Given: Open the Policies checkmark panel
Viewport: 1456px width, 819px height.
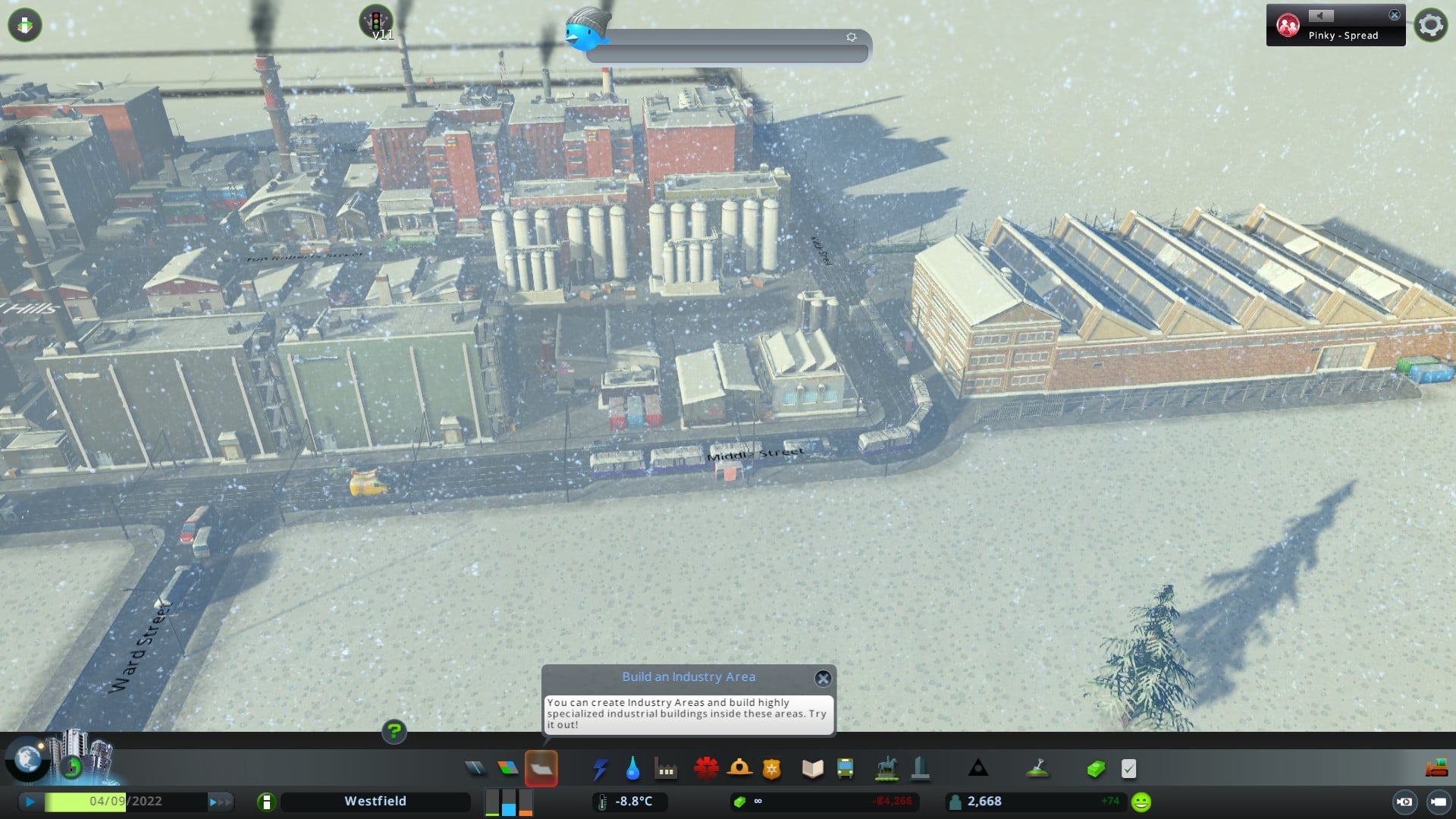Looking at the screenshot, I should click(1128, 769).
